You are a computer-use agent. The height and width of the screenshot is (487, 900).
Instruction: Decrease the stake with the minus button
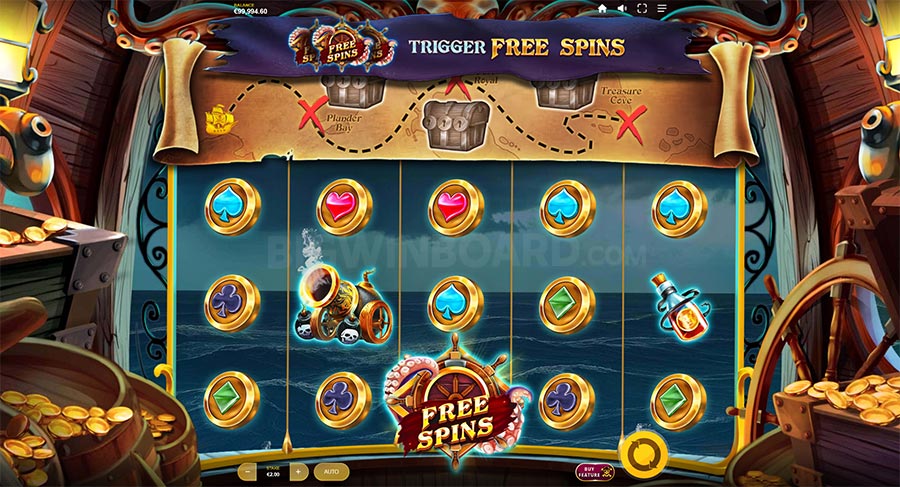(247, 470)
